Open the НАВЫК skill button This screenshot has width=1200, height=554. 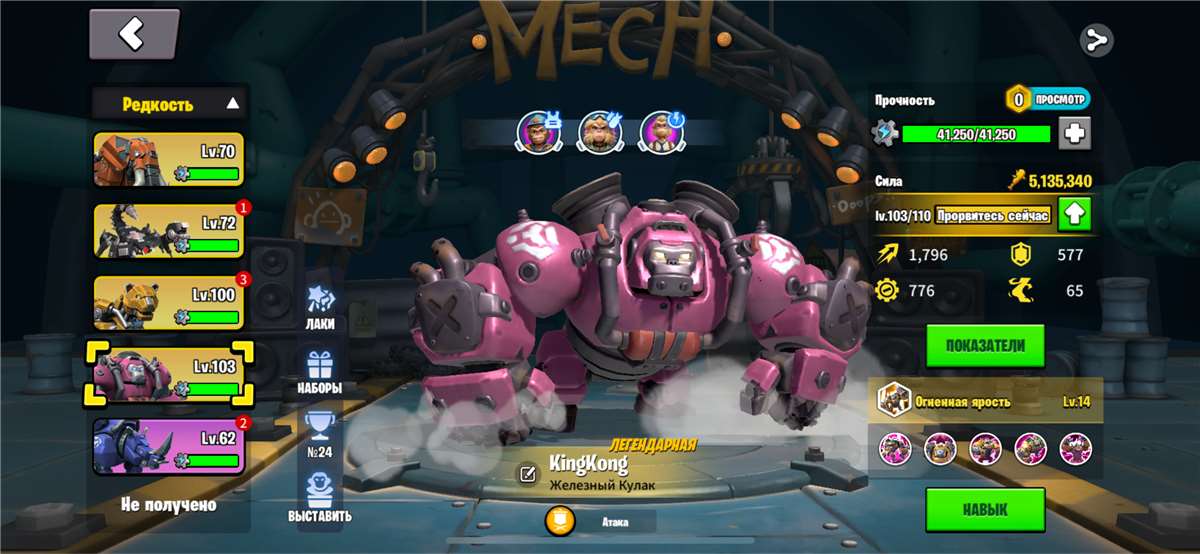click(x=985, y=509)
